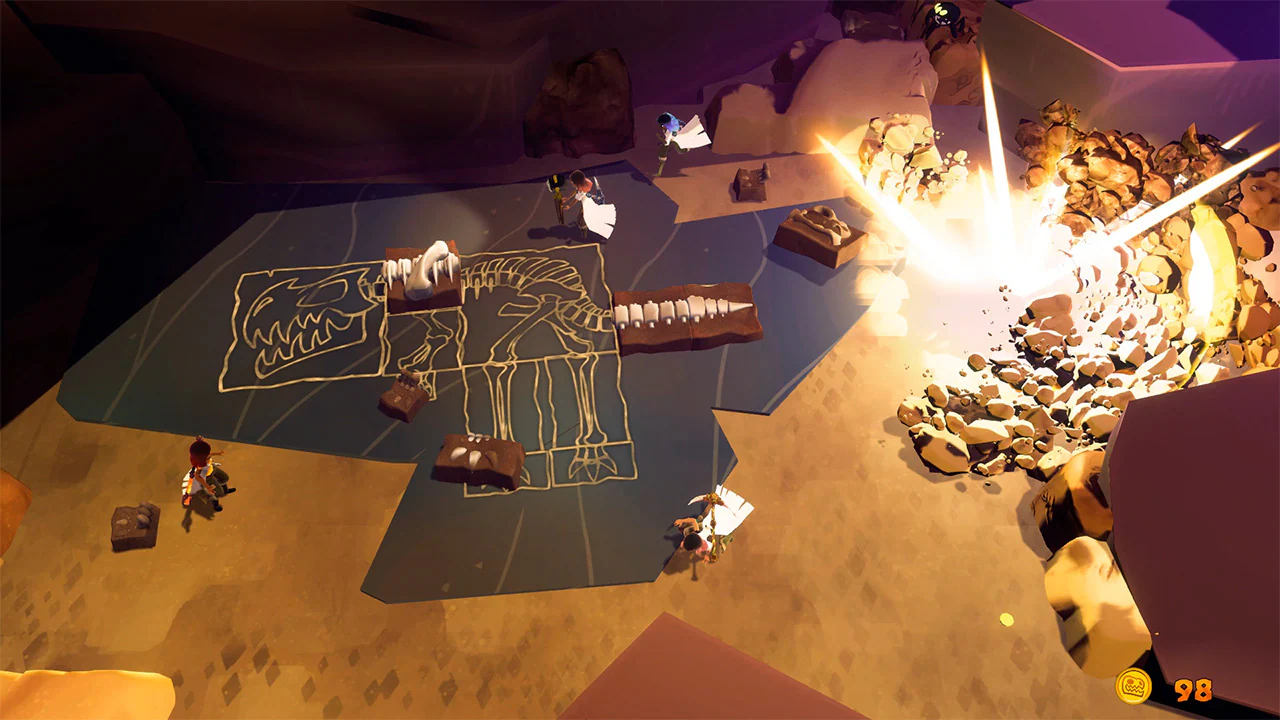Select the gray rock beside the red-haired character
Image resolution: width=1280 pixels, height=720 pixels.
135,525
